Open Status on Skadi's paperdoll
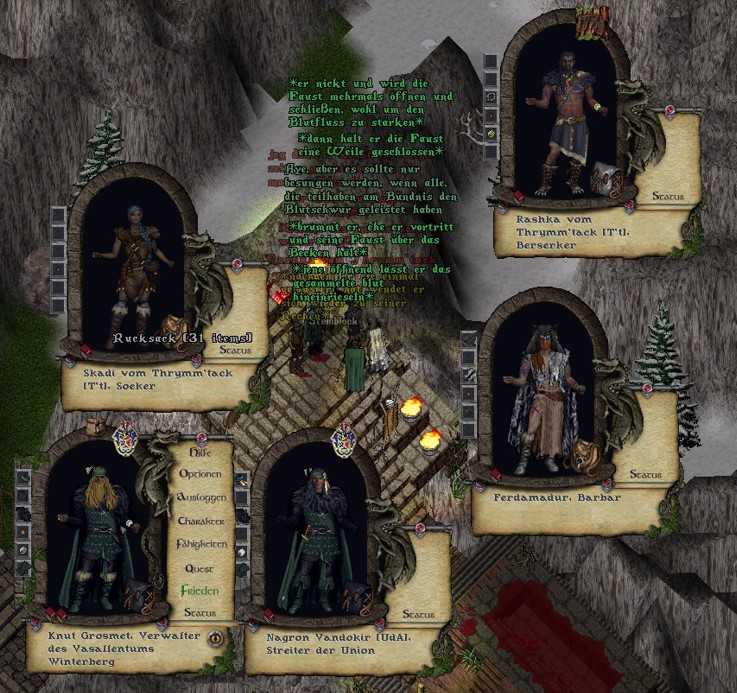737x693 pixels. (236, 351)
